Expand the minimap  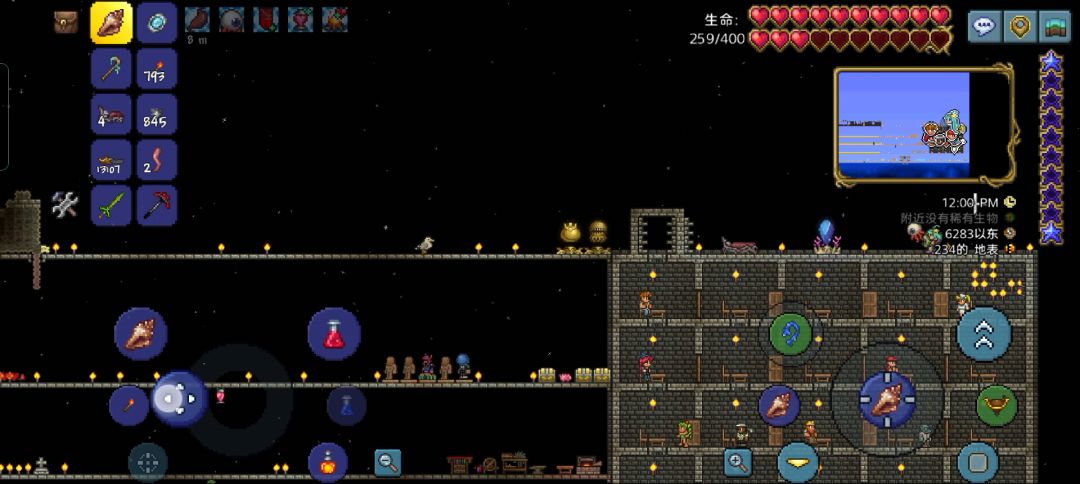pos(923,126)
